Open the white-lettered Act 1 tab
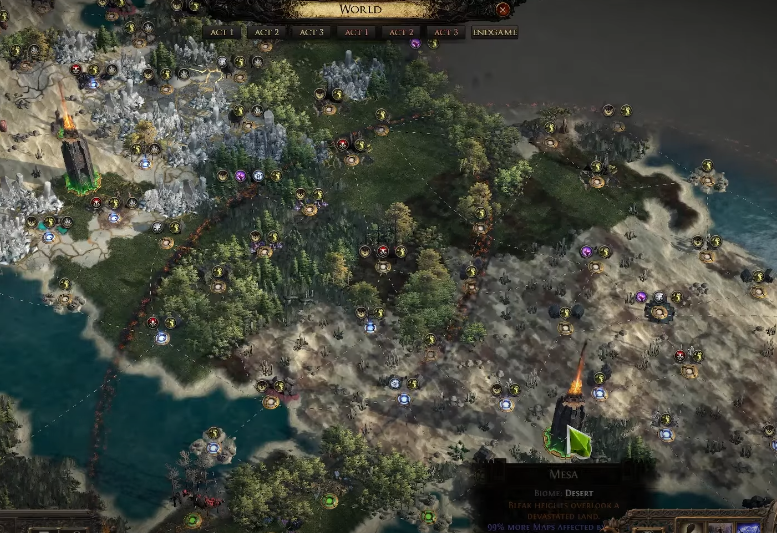The image size is (777, 533). point(222,32)
